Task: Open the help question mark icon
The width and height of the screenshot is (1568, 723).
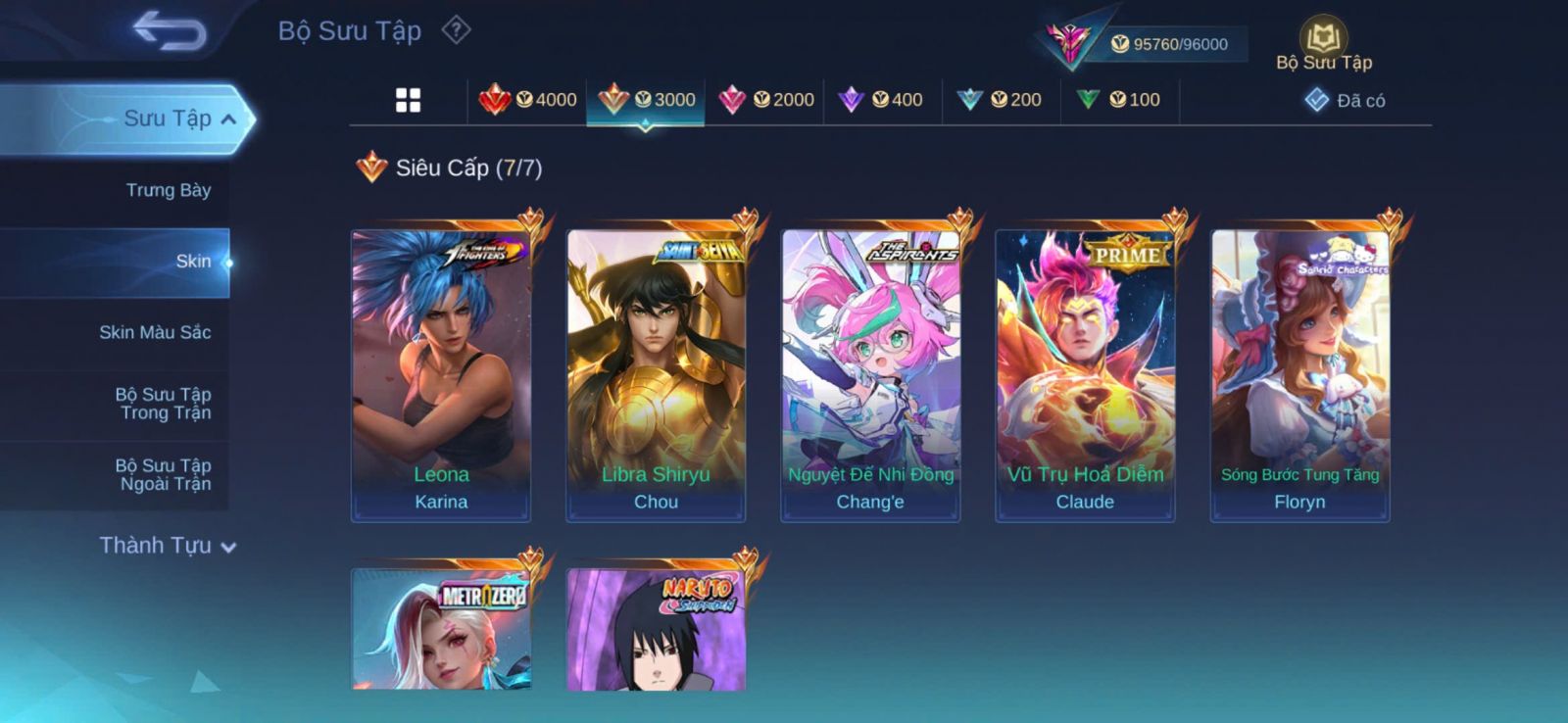Action: click(456, 30)
